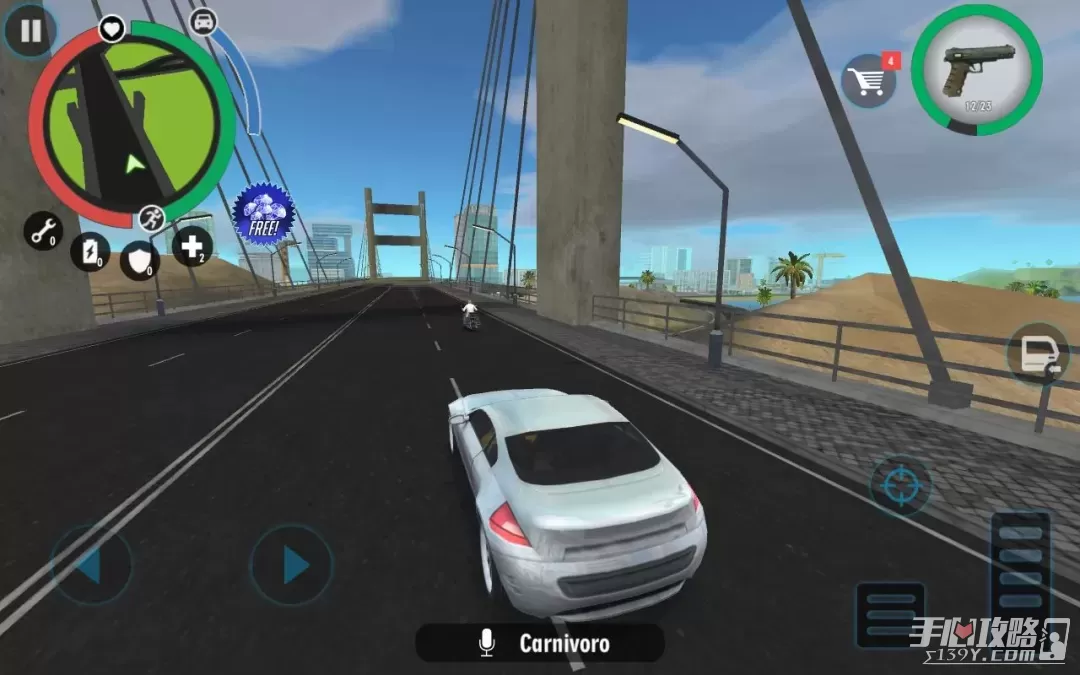Change the Carnivoro radio station

point(540,643)
